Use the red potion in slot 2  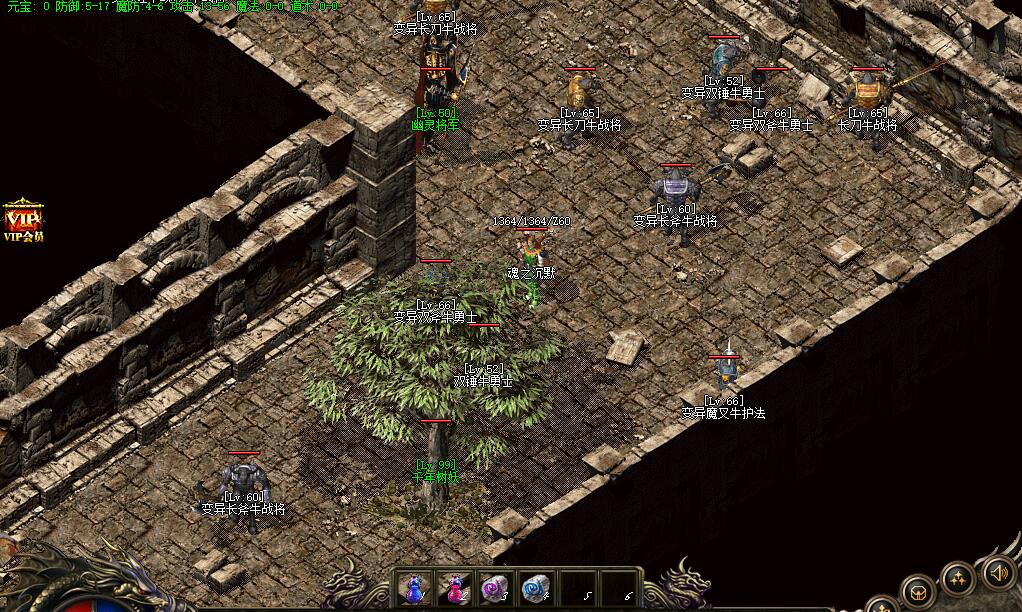(454, 588)
